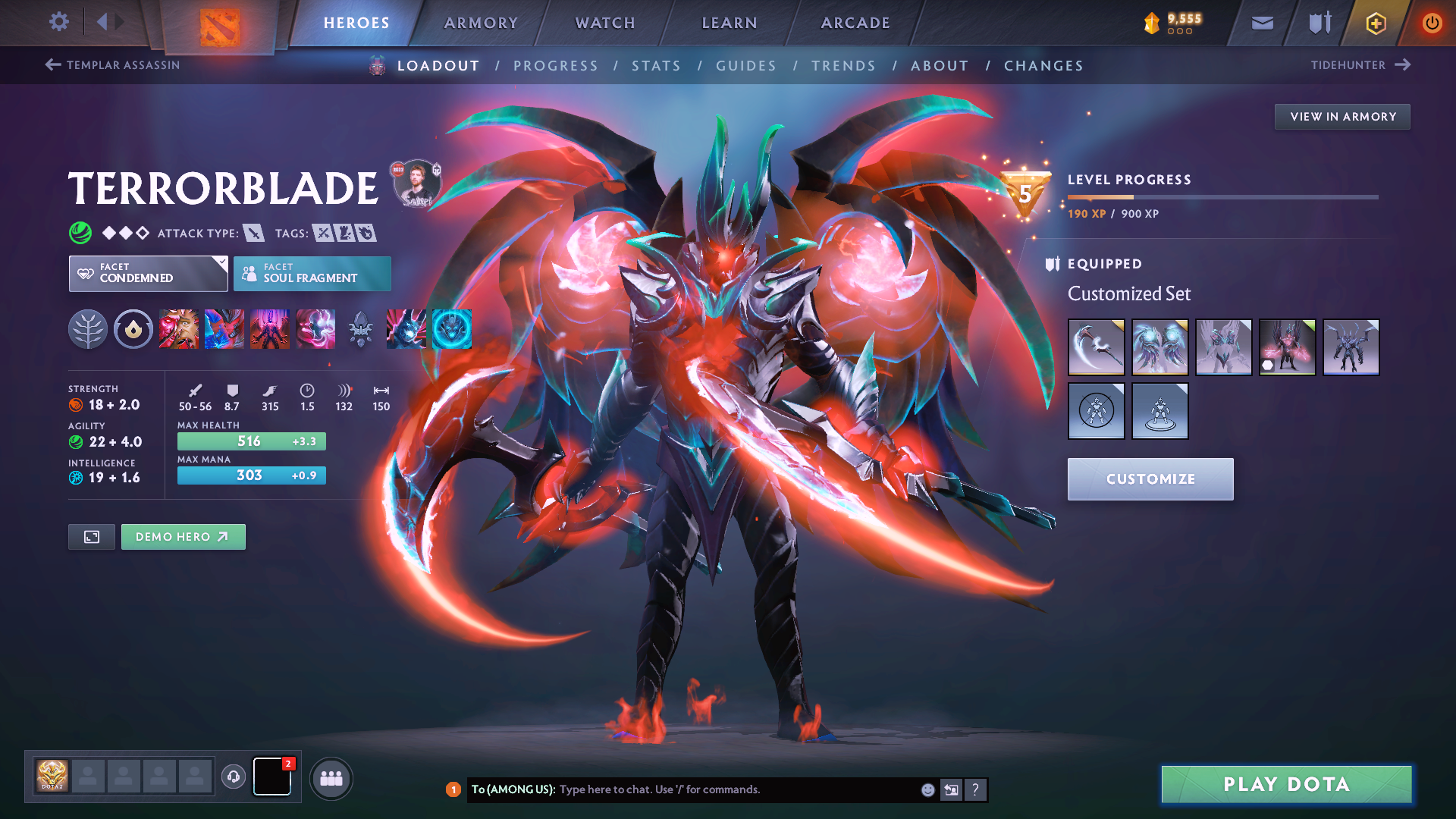Open the Stats section for Terrorblade
The height and width of the screenshot is (819, 1456).
656,65
